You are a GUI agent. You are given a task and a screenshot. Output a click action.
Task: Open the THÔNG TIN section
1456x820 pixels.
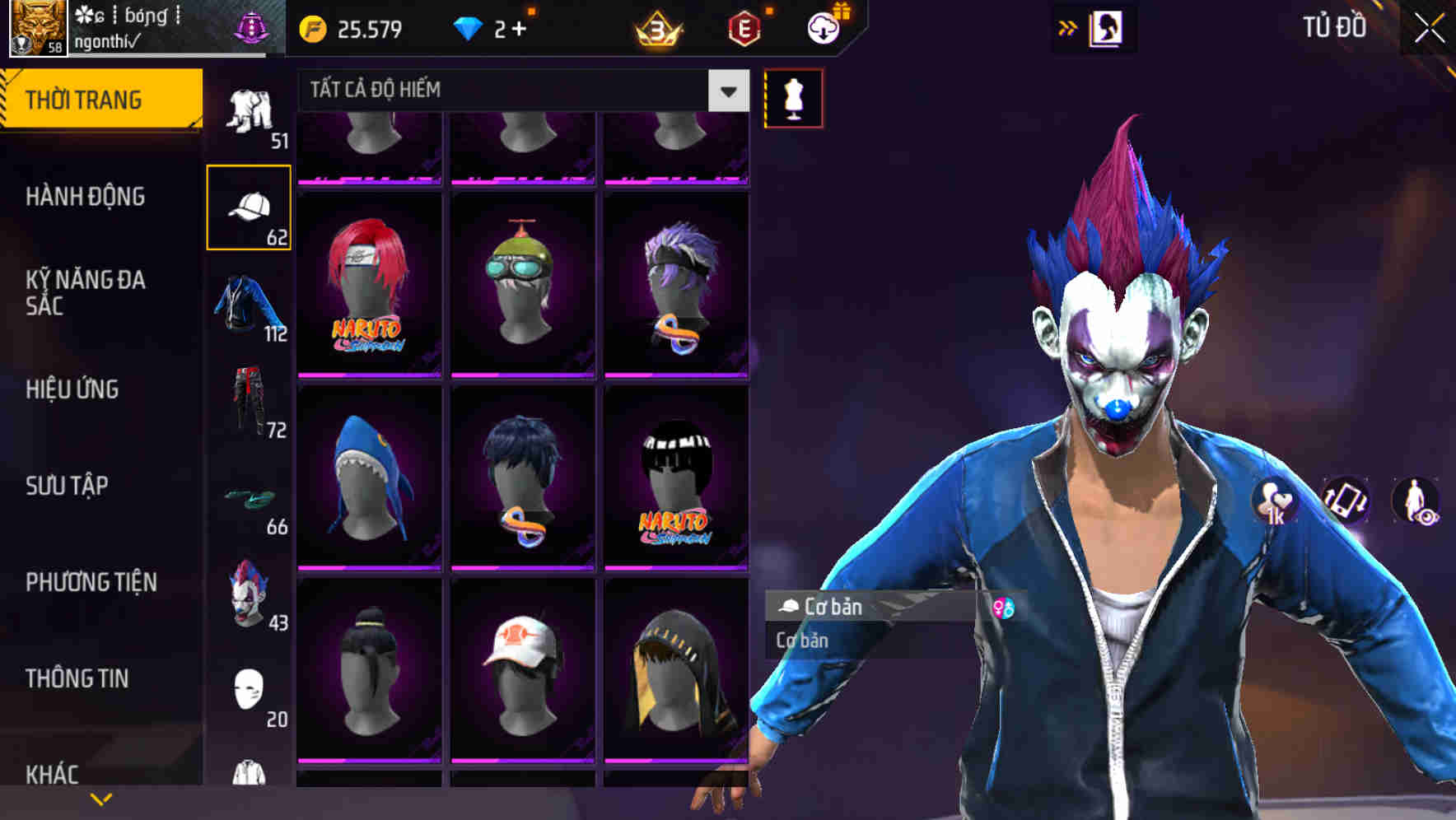[x=76, y=678]
